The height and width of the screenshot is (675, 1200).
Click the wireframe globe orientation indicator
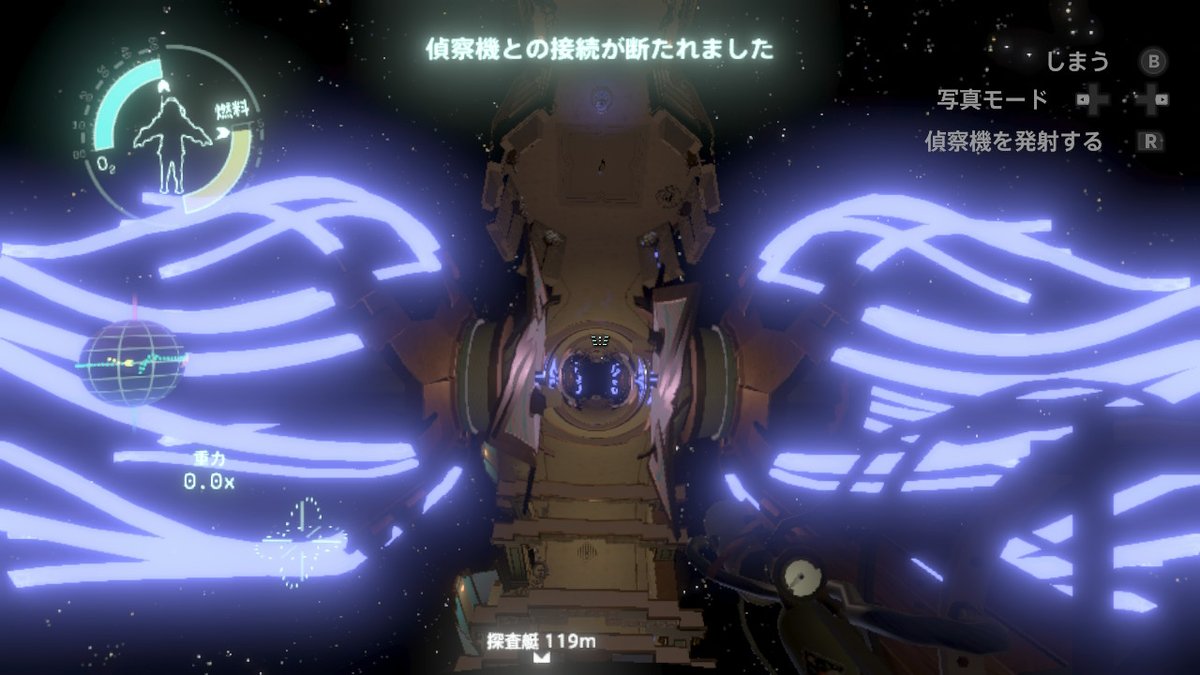(x=133, y=362)
